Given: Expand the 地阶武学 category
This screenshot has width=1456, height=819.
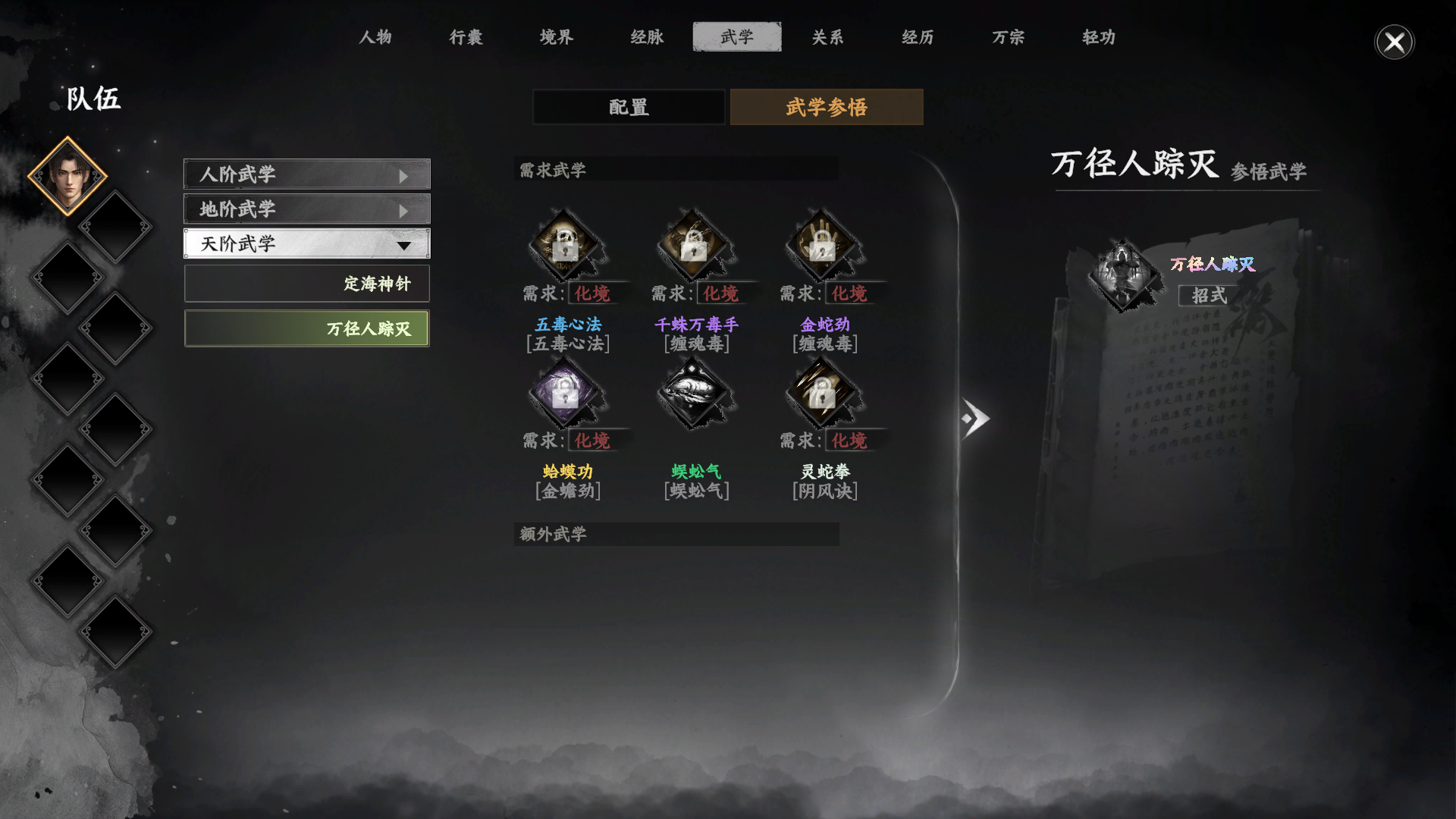Looking at the screenshot, I should 306,209.
